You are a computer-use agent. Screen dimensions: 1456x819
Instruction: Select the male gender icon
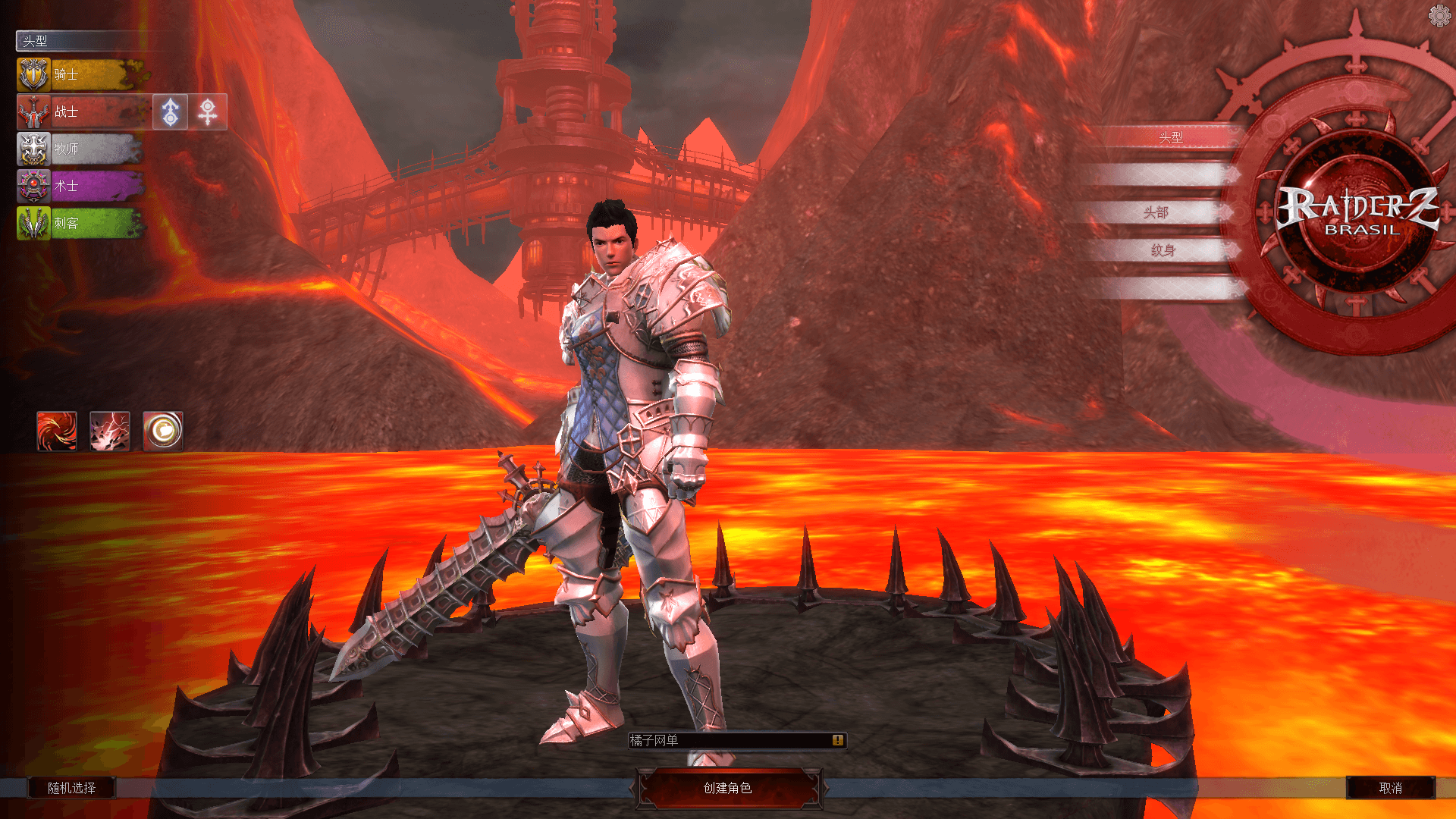pyautogui.click(x=171, y=112)
